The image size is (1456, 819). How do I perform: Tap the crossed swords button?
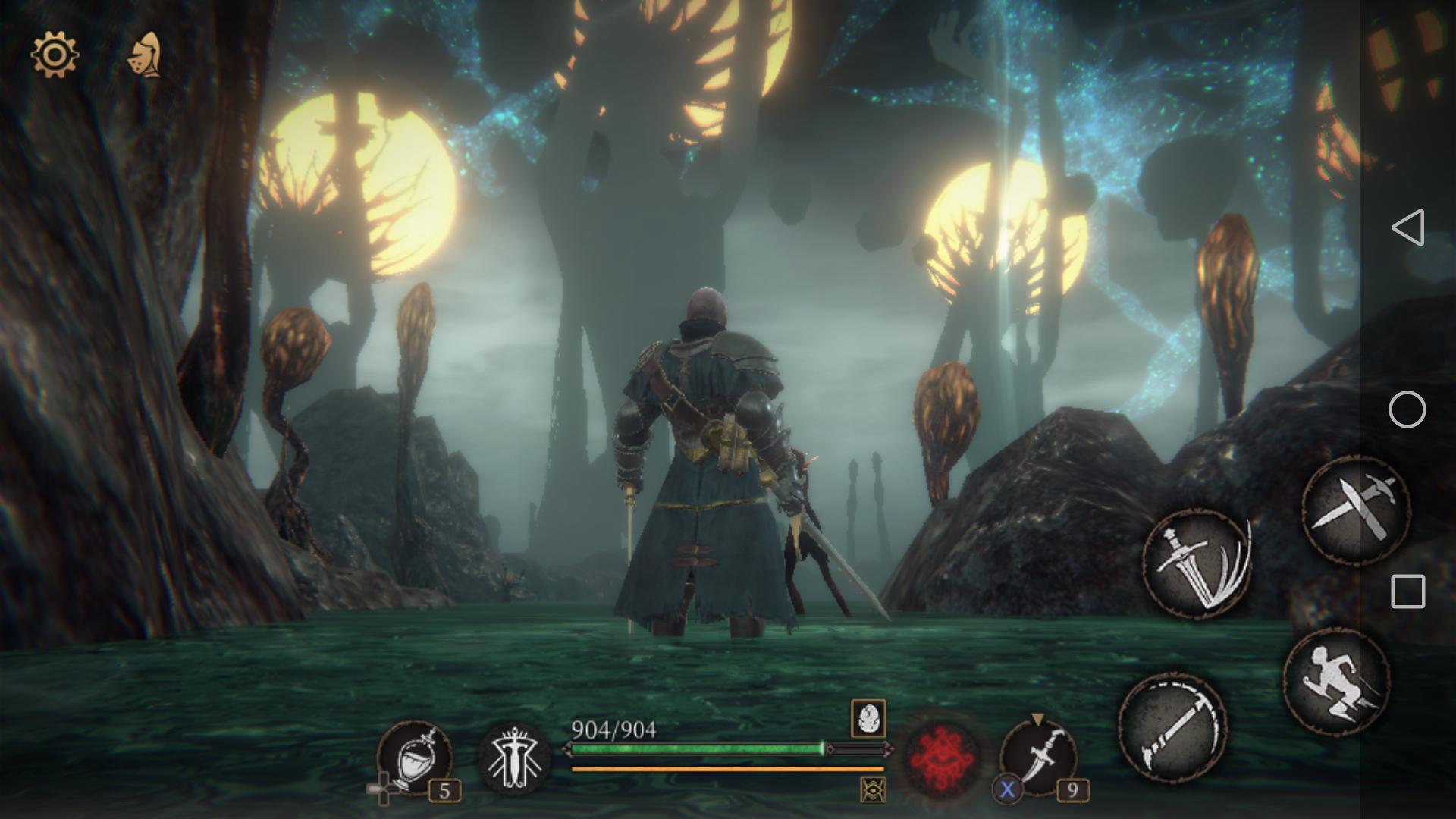coord(1355,508)
